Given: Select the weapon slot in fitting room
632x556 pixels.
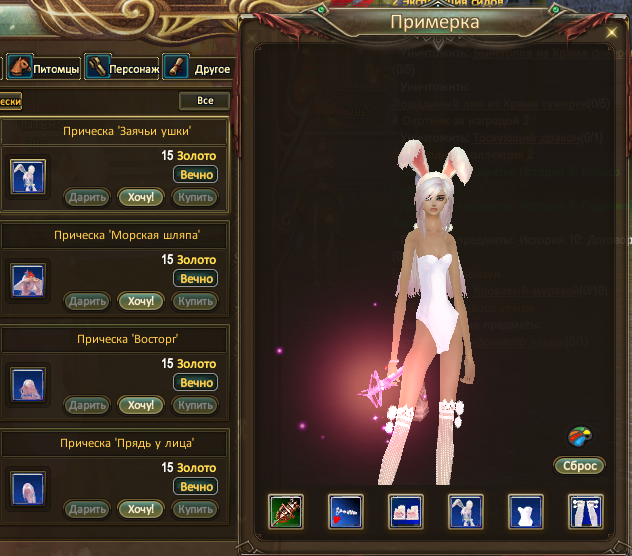Looking at the screenshot, I should [286, 512].
